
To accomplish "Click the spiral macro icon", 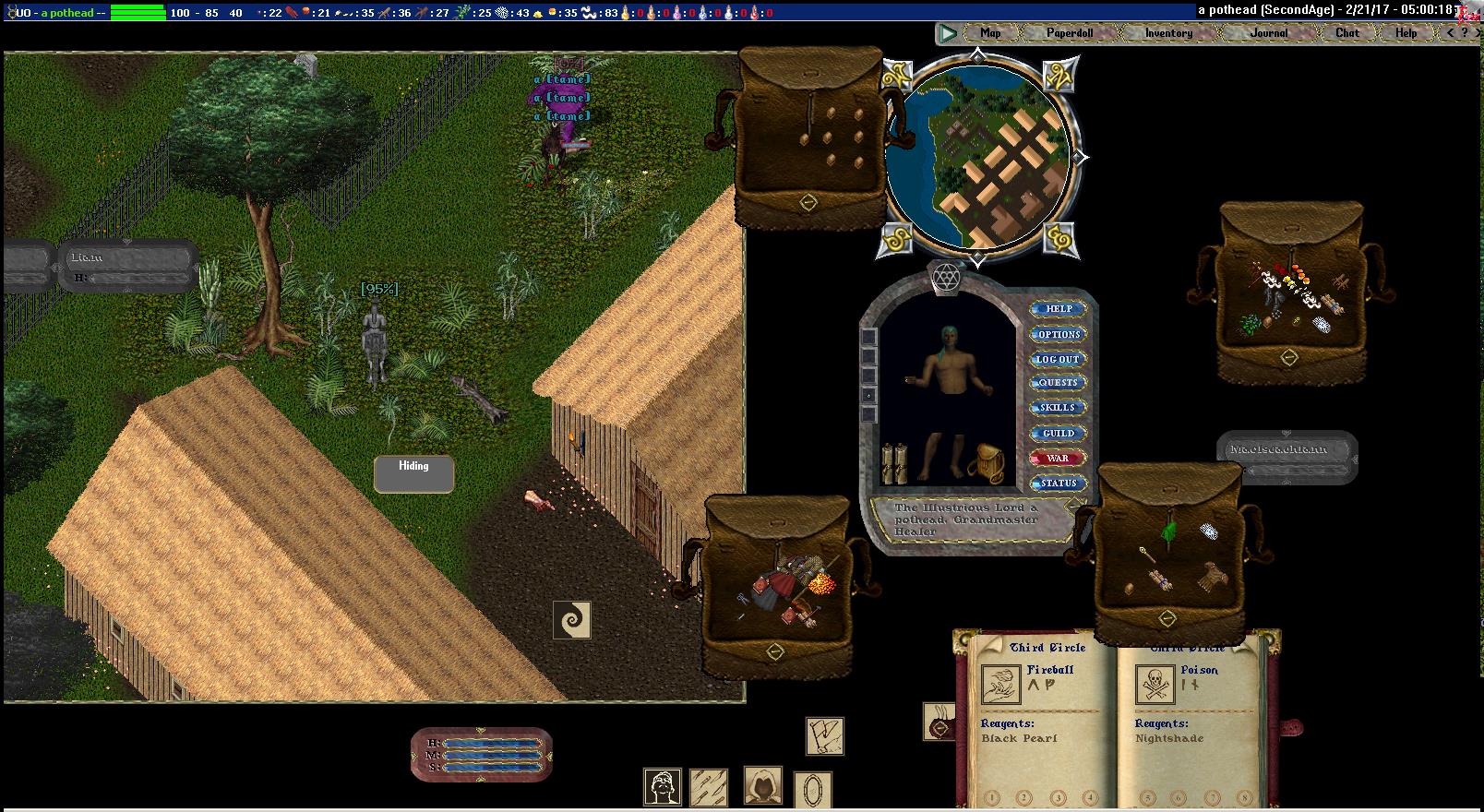I will point(571,620).
